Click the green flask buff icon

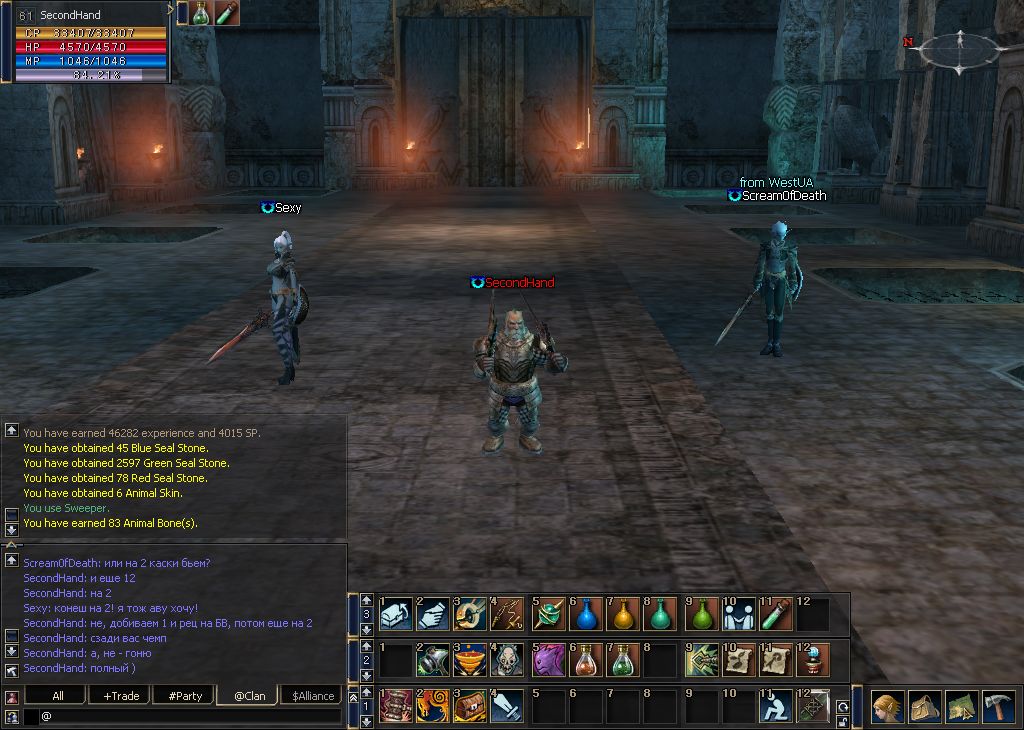click(x=200, y=13)
